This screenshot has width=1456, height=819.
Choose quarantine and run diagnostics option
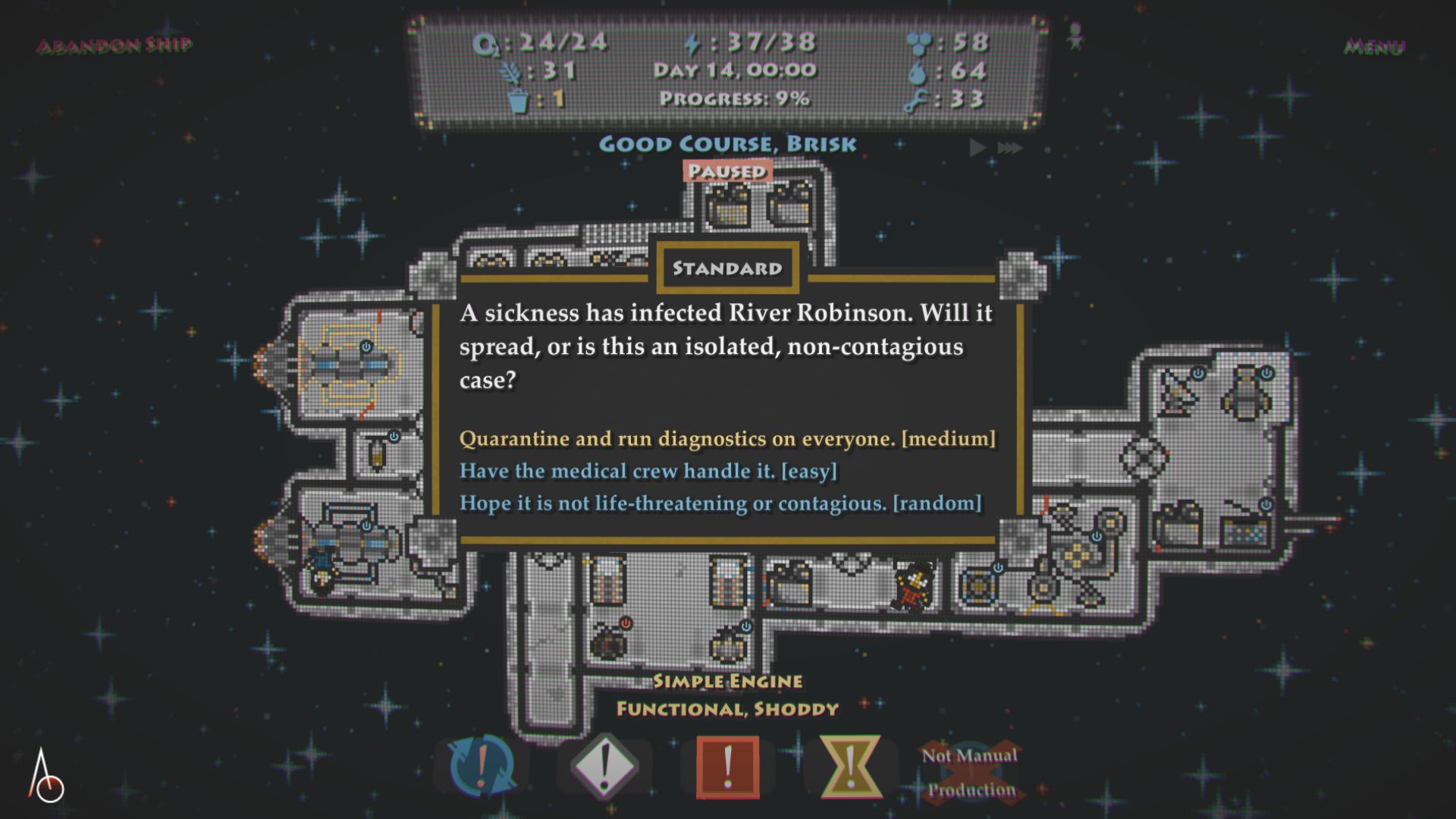[x=726, y=439]
